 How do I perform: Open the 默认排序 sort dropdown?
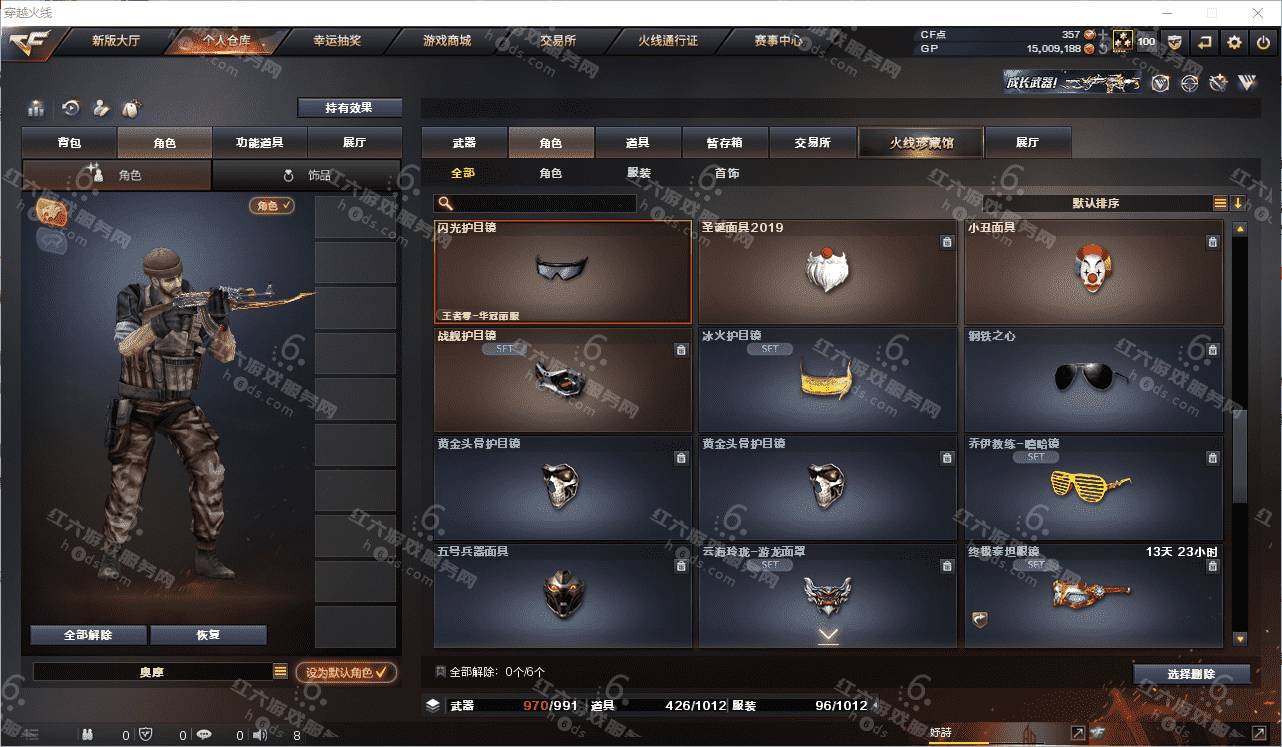click(1096, 203)
